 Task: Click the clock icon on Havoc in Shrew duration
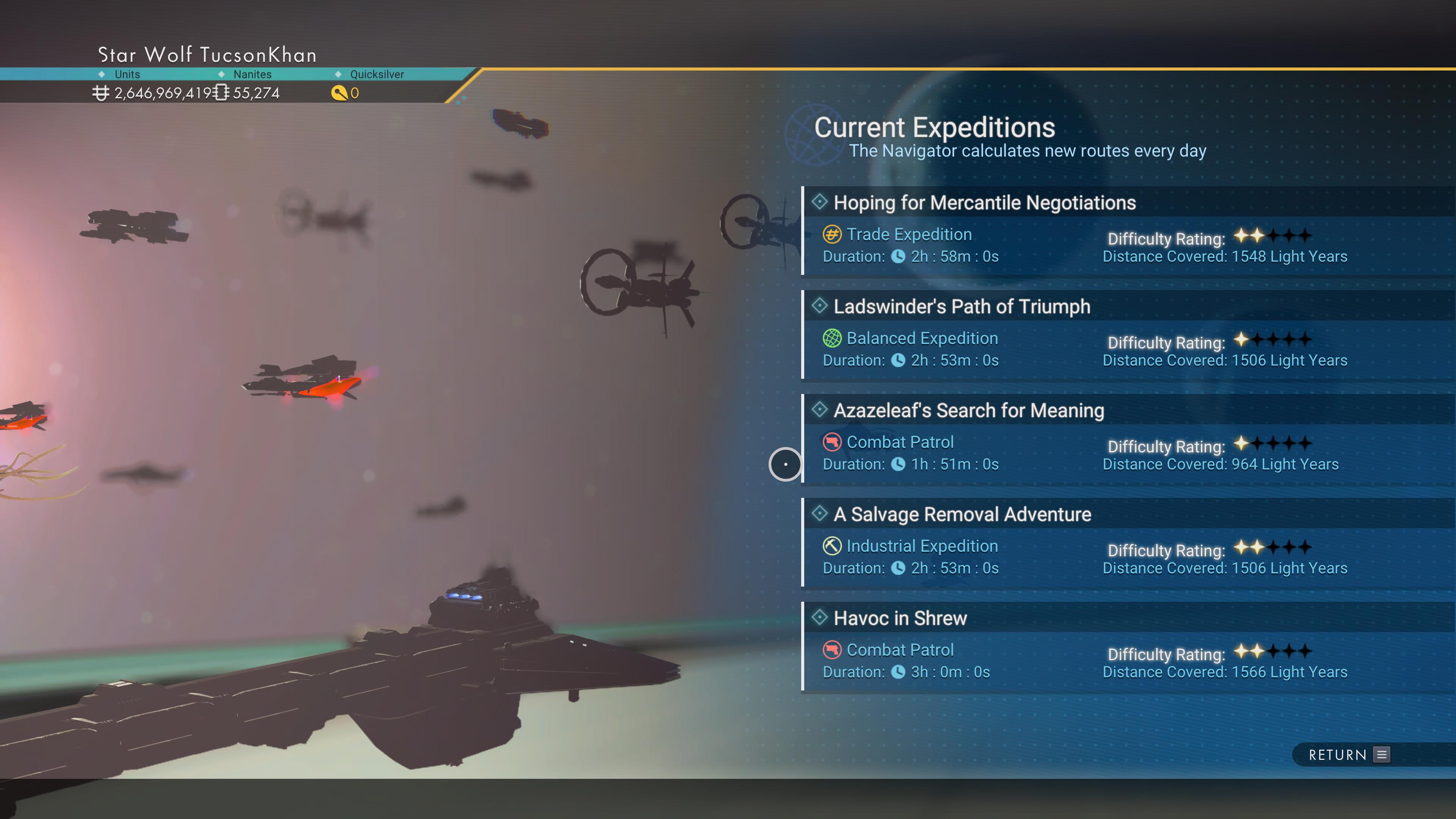click(x=899, y=672)
